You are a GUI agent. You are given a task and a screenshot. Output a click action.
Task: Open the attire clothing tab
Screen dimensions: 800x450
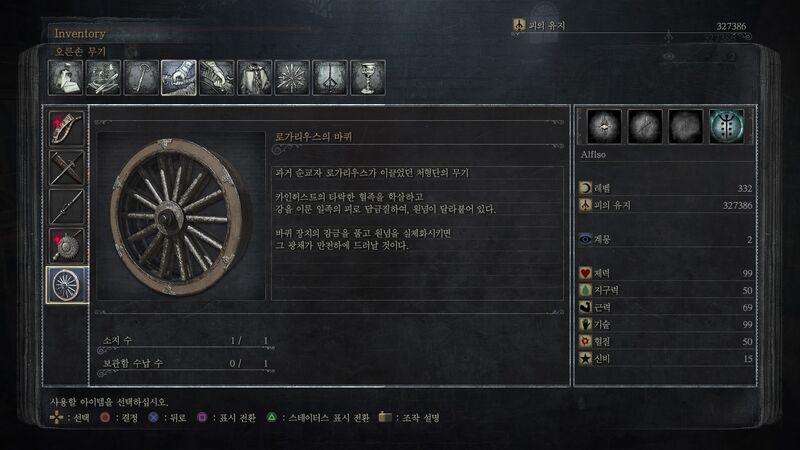pyautogui.click(x=254, y=77)
